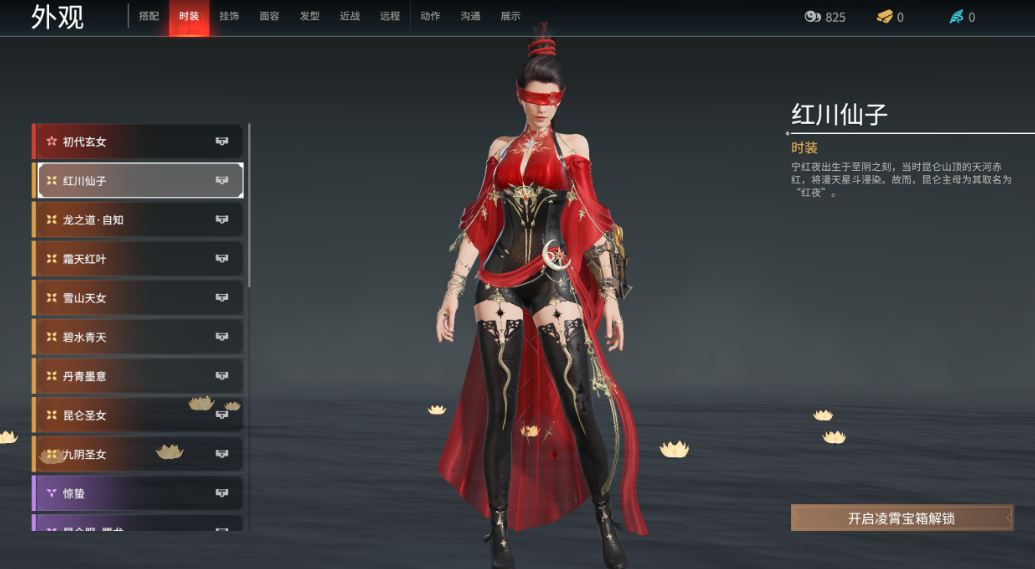This screenshot has width=1035, height=569.
Task: Open the 近战 weapon tab
Action: [x=350, y=17]
